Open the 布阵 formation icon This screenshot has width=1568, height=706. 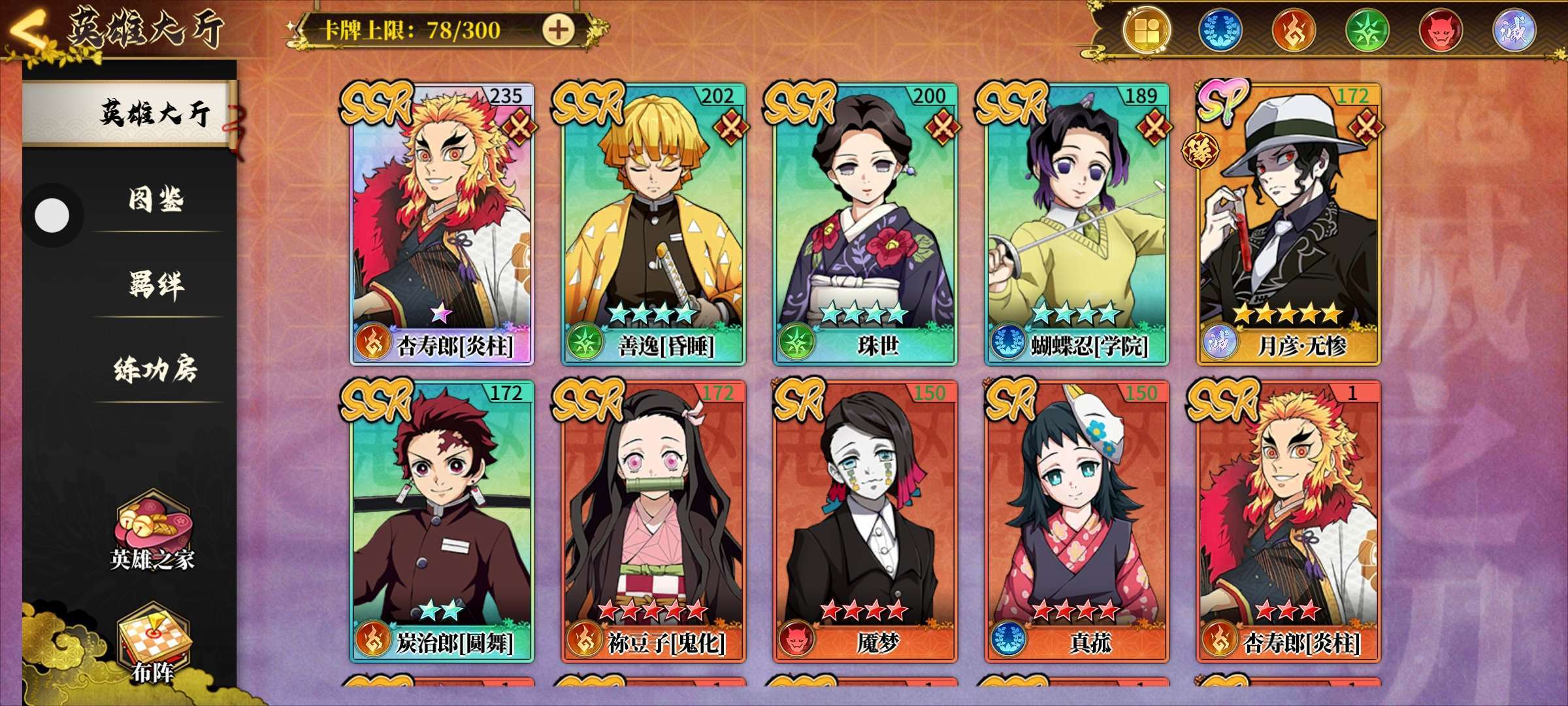pos(153,644)
